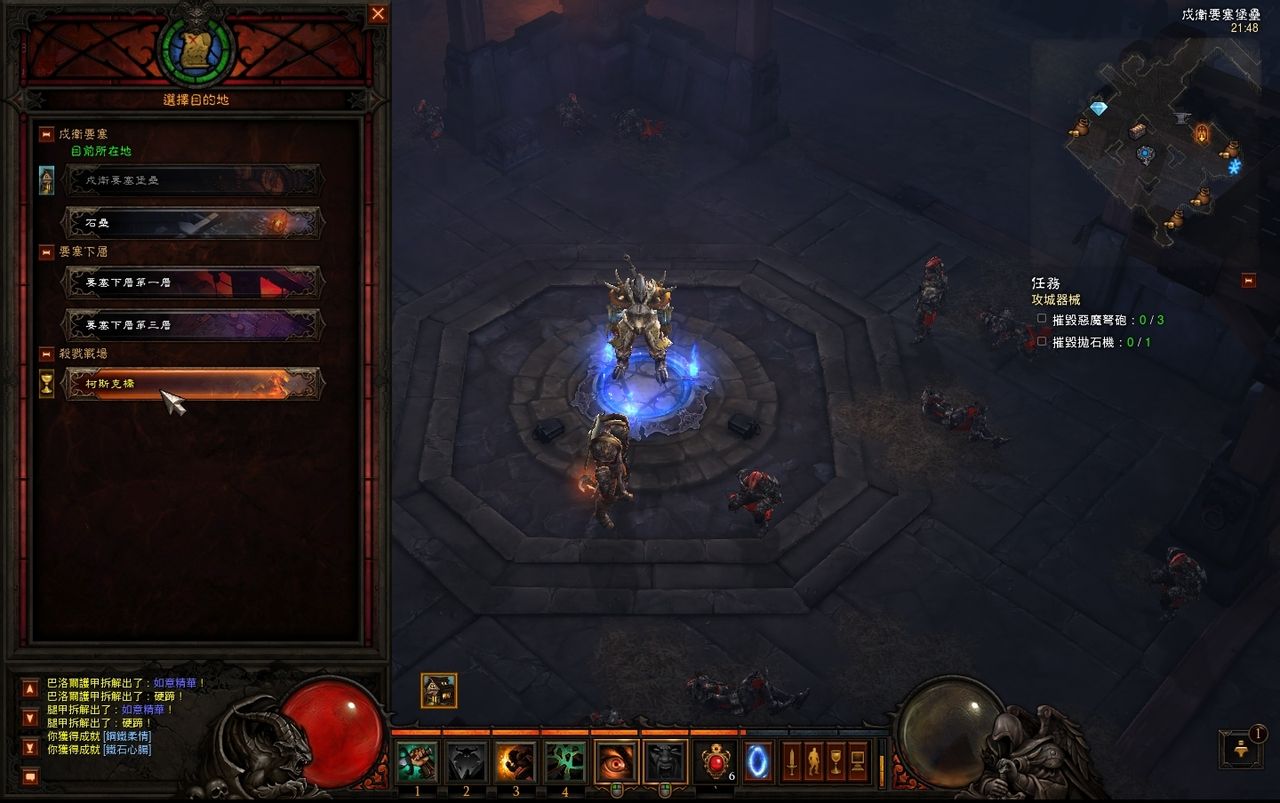Cast the green skill in slot 4

565,762
